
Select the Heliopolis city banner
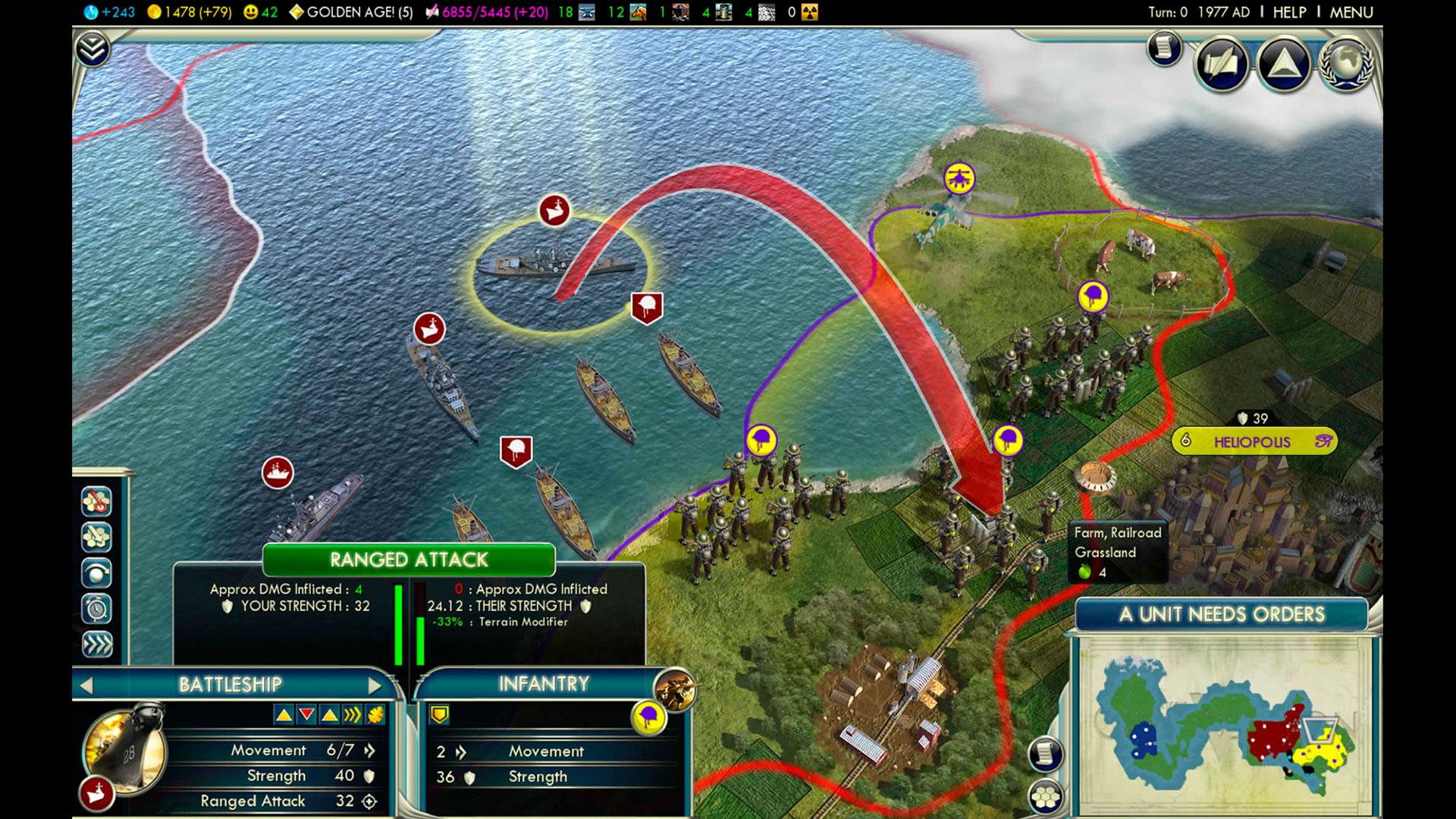pyautogui.click(x=1253, y=442)
